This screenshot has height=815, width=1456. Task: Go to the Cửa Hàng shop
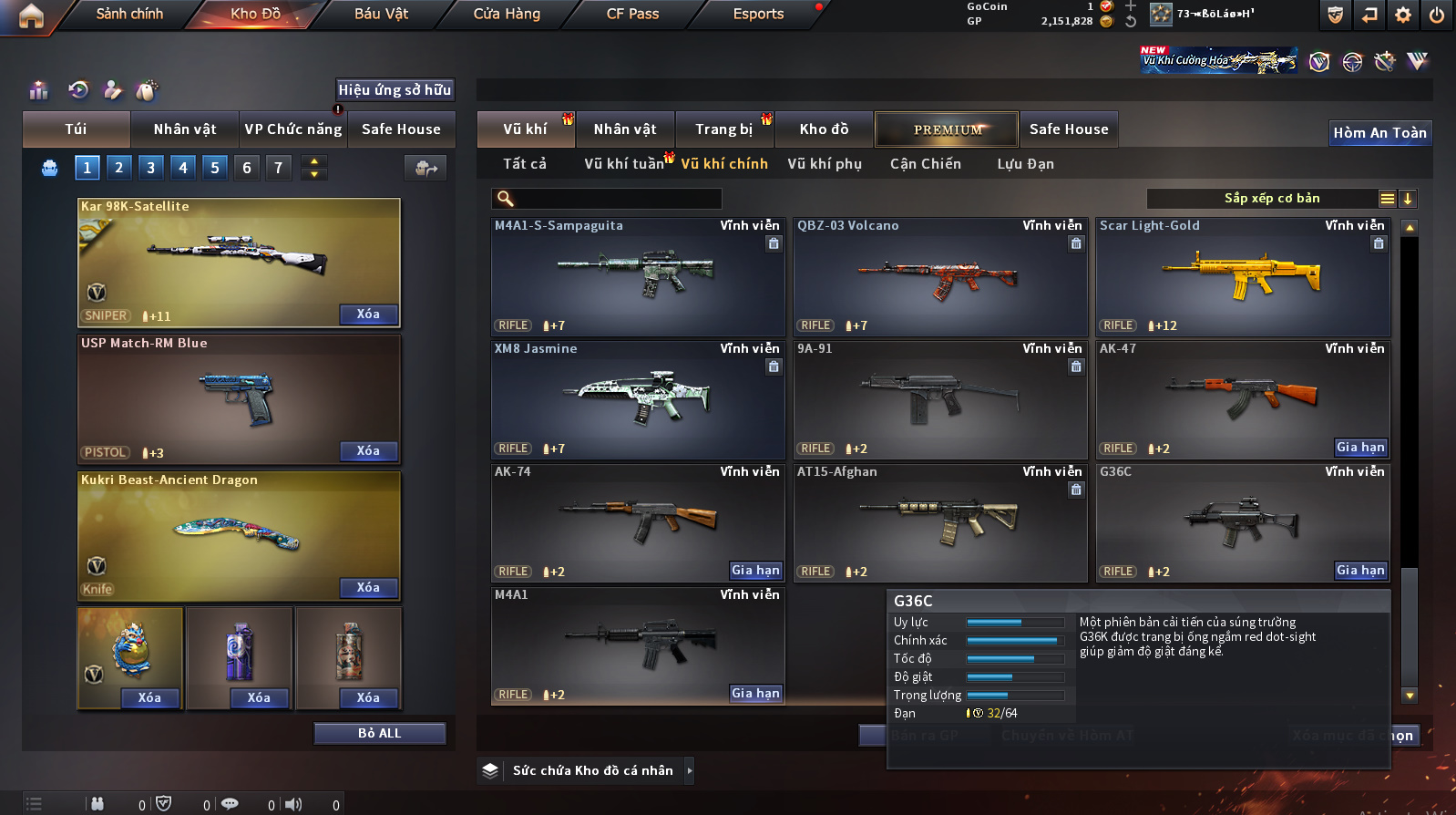click(507, 14)
